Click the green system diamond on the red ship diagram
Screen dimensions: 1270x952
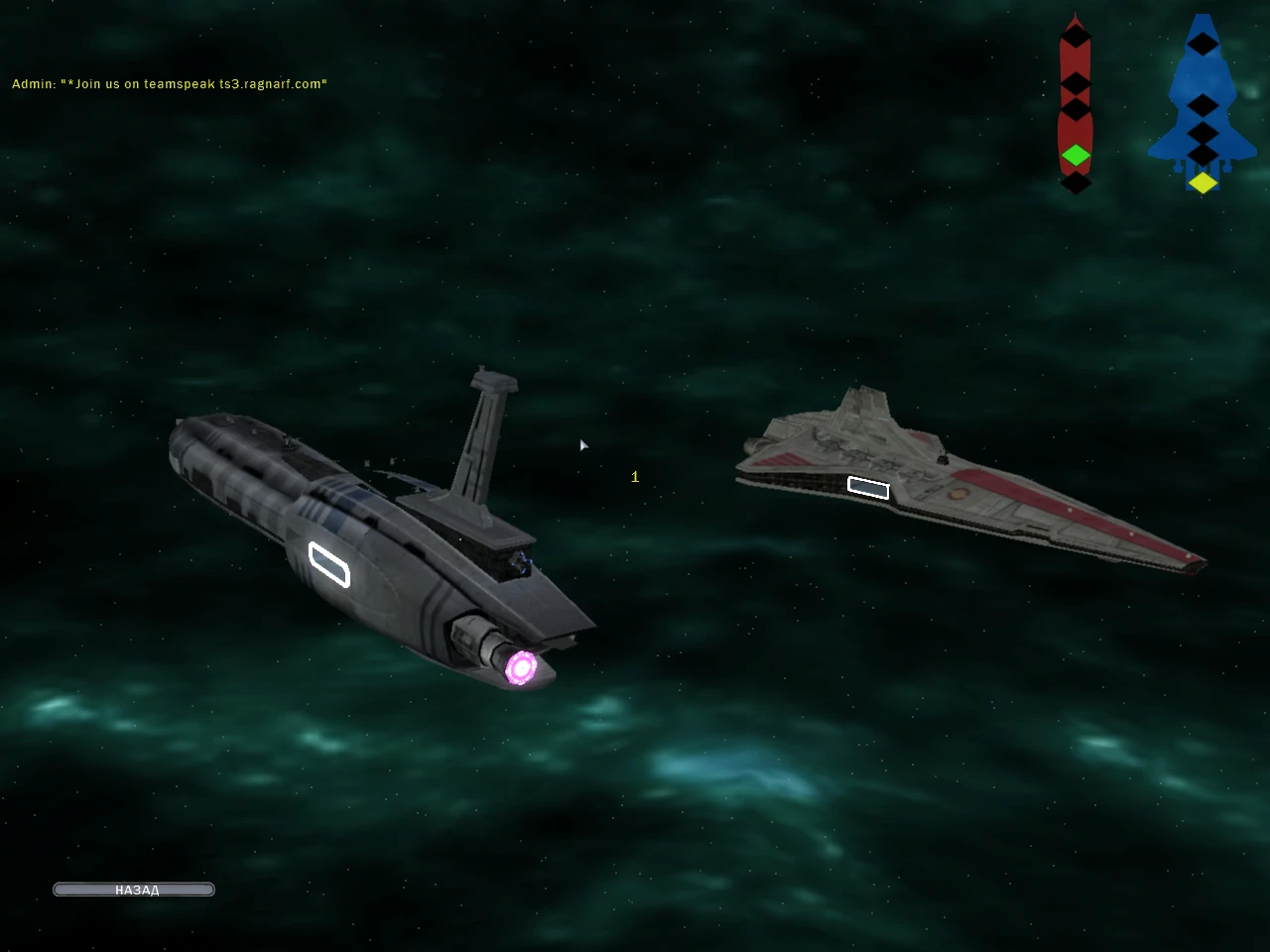pos(1076,156)
